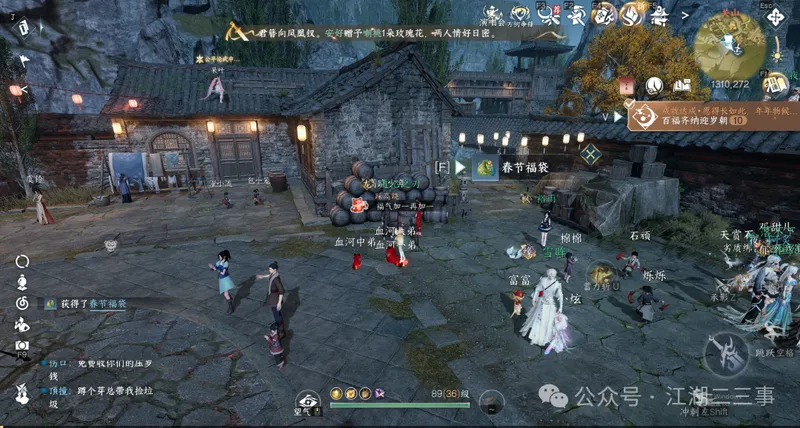Open the red envelope icon below top bar

click(626, 86)
